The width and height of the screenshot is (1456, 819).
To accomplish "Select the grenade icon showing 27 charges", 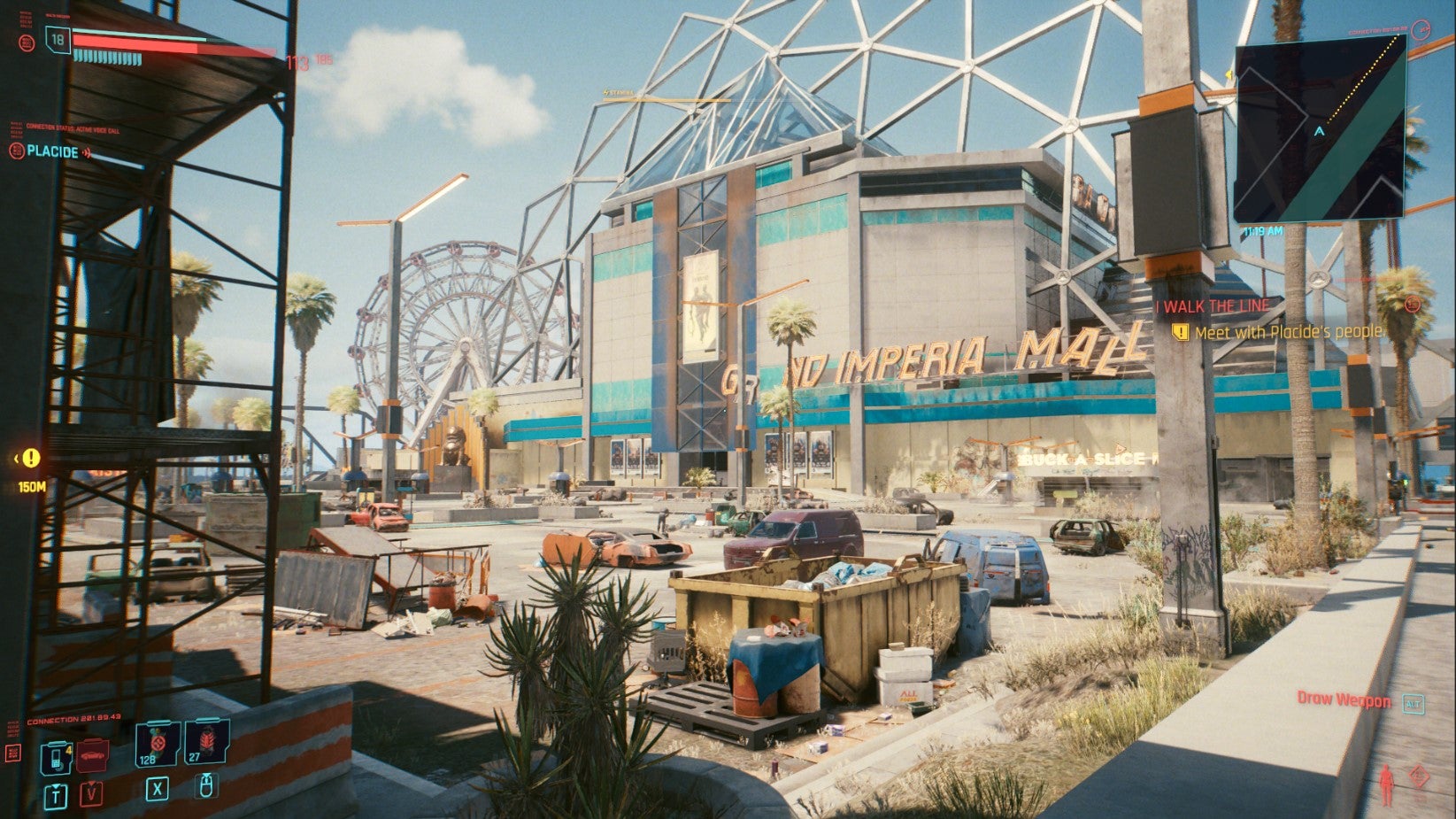I will (204, 743).
